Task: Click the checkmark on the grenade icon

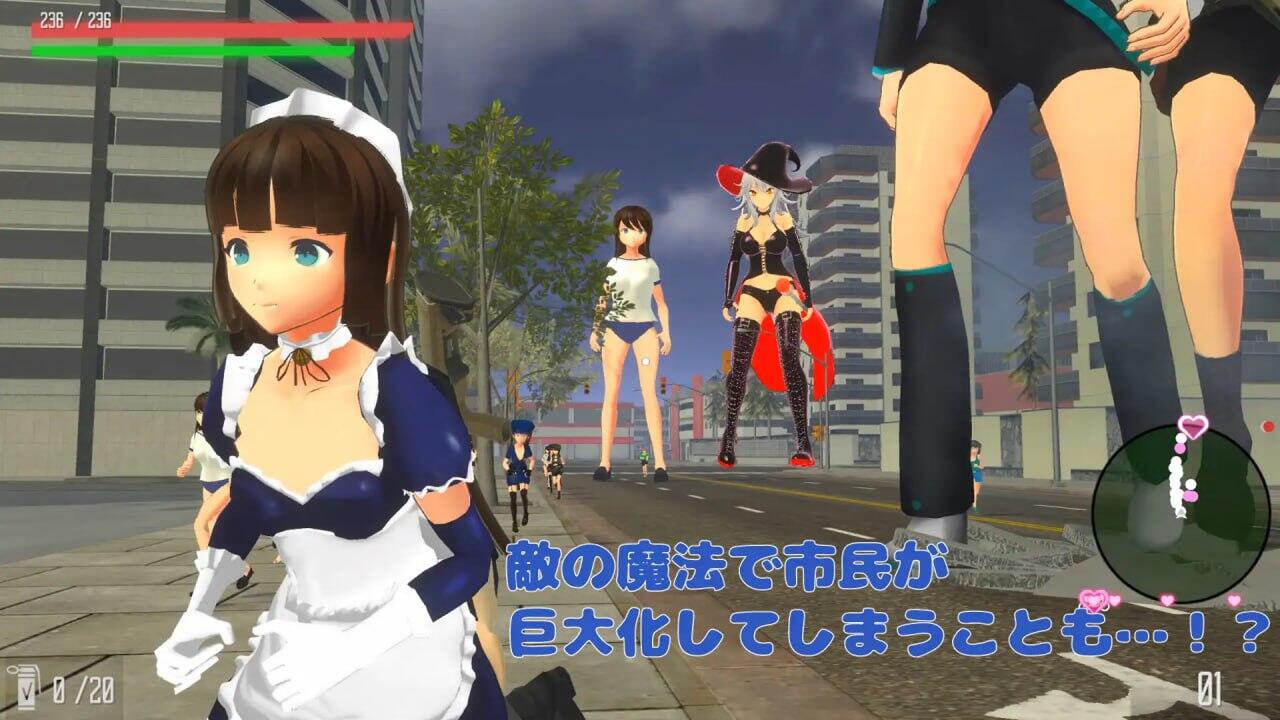Action: [27, 692]
